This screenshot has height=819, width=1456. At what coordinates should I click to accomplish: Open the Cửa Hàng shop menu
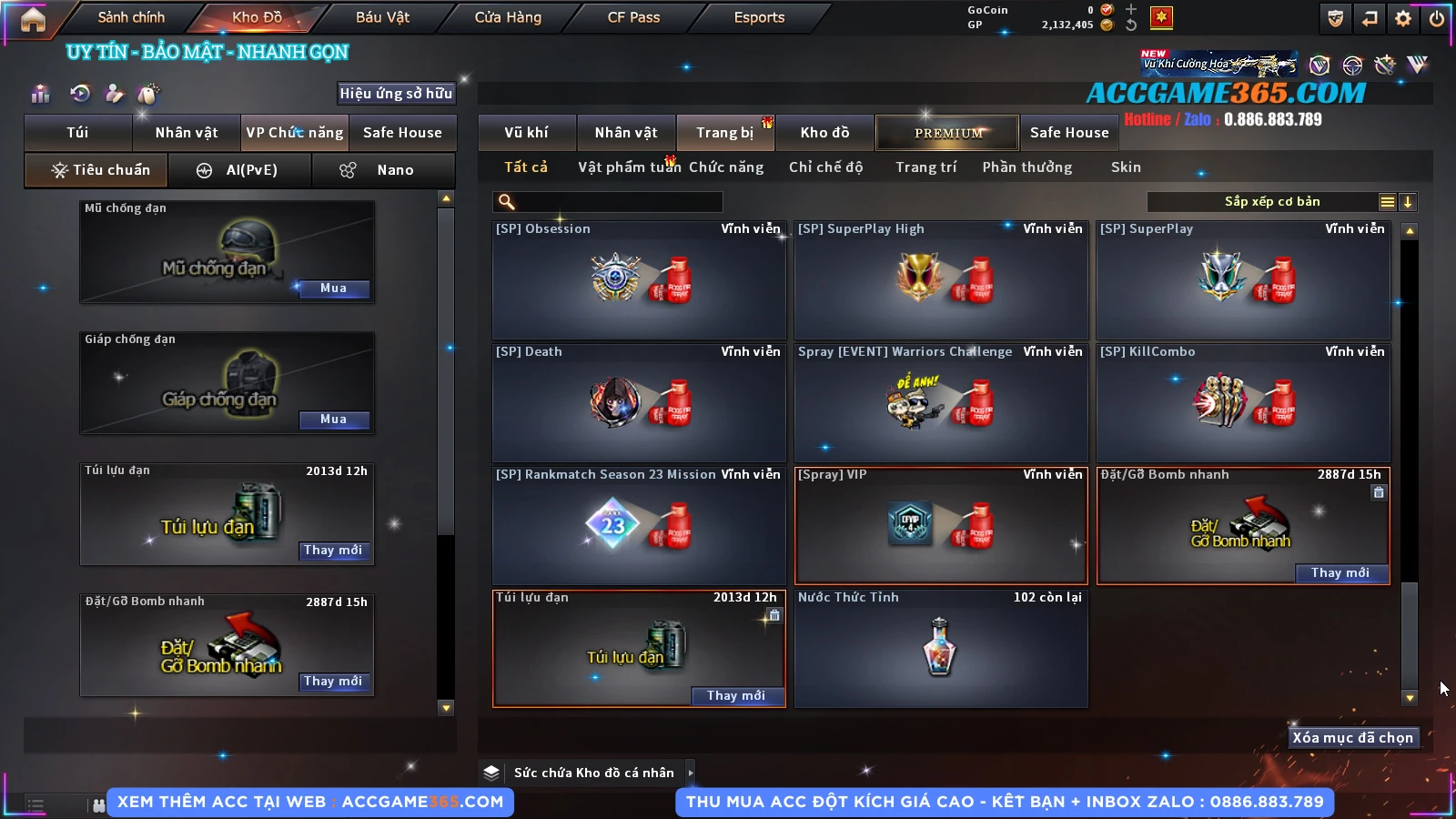click(508, 17)
